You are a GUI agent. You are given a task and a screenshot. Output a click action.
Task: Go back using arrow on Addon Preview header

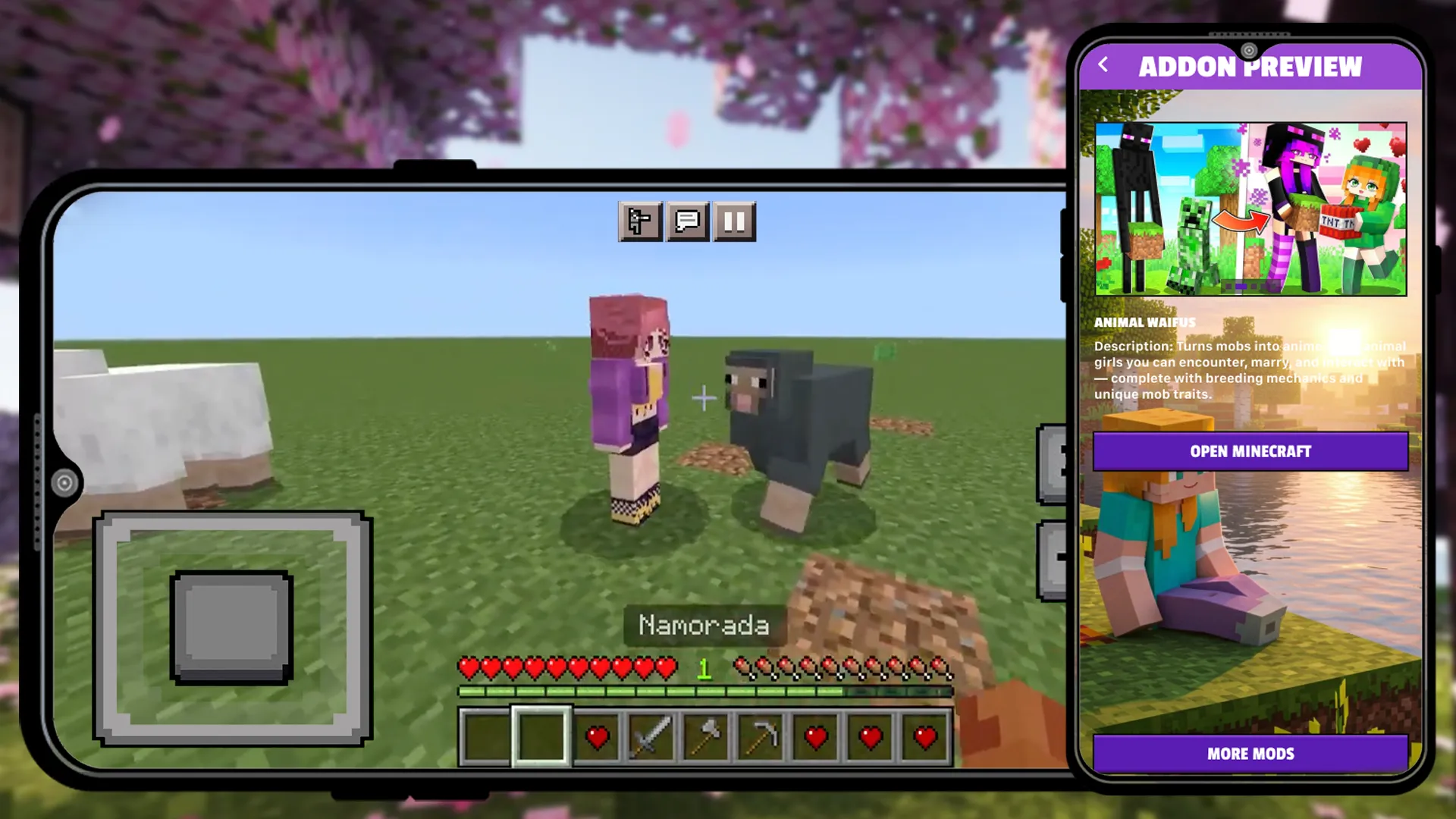(1104, 67)
